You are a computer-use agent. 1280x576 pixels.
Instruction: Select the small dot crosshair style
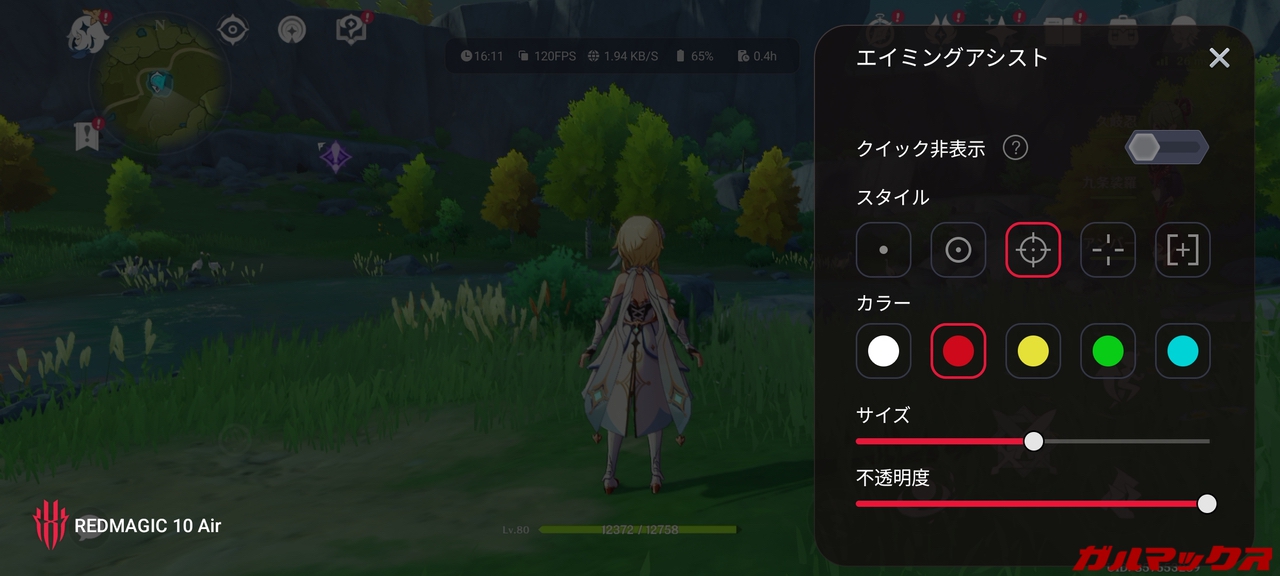[884, 250]
